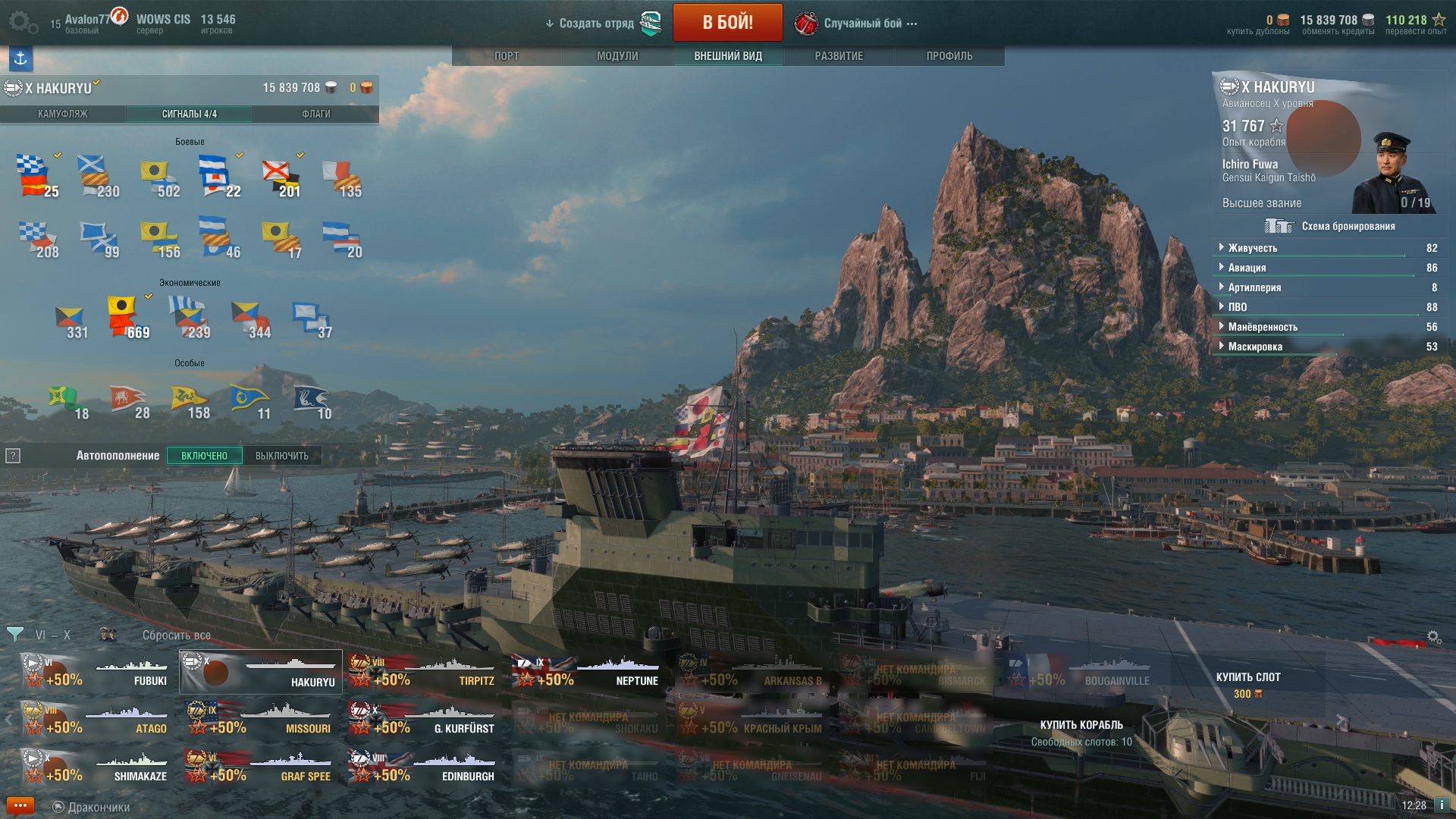This screenshot has width=1456, height=819.
Task: Open the Камуфляж section
Action: pyautogui.click(x=63, y=114)
